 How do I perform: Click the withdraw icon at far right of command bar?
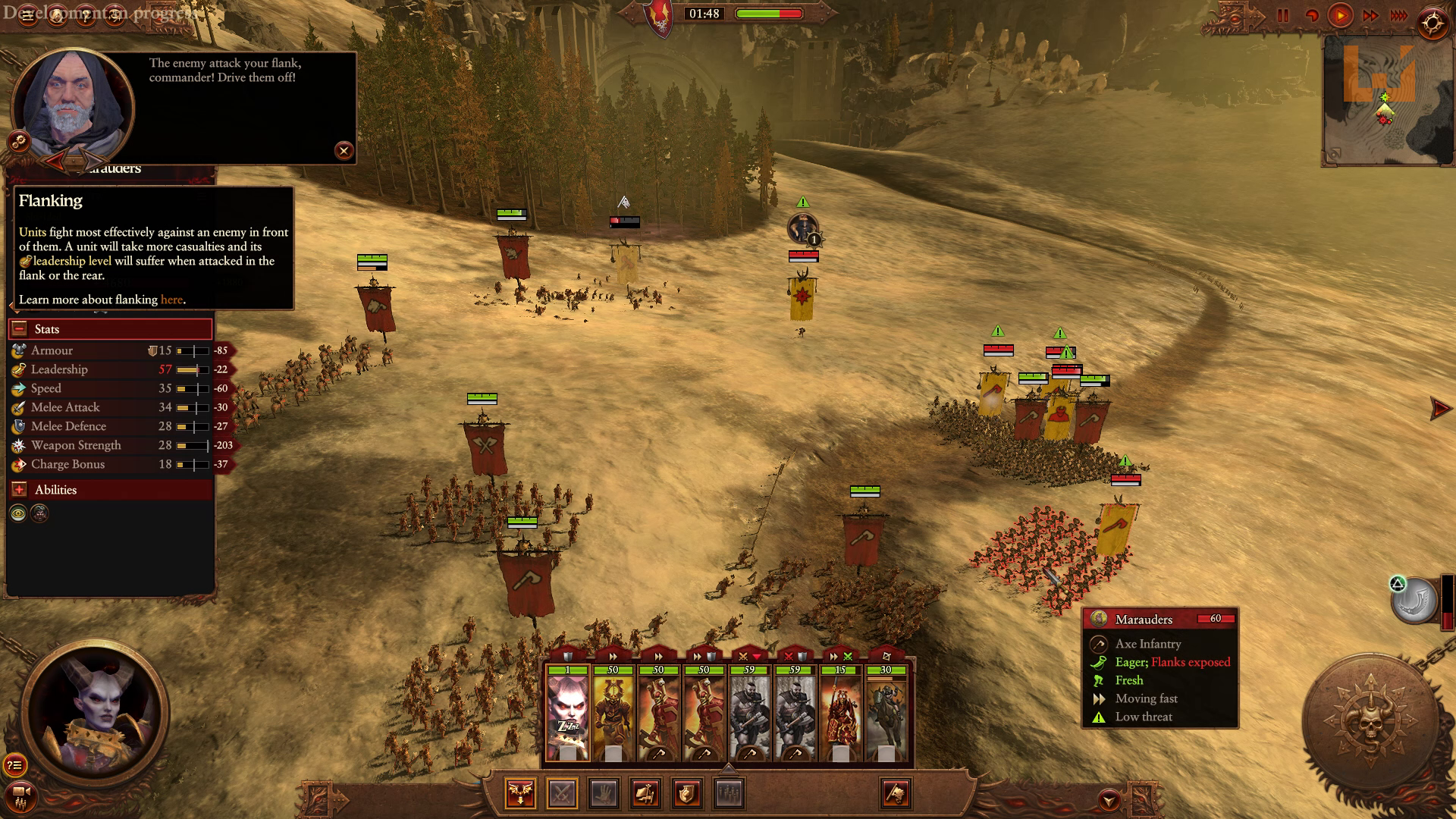[895, 794]
